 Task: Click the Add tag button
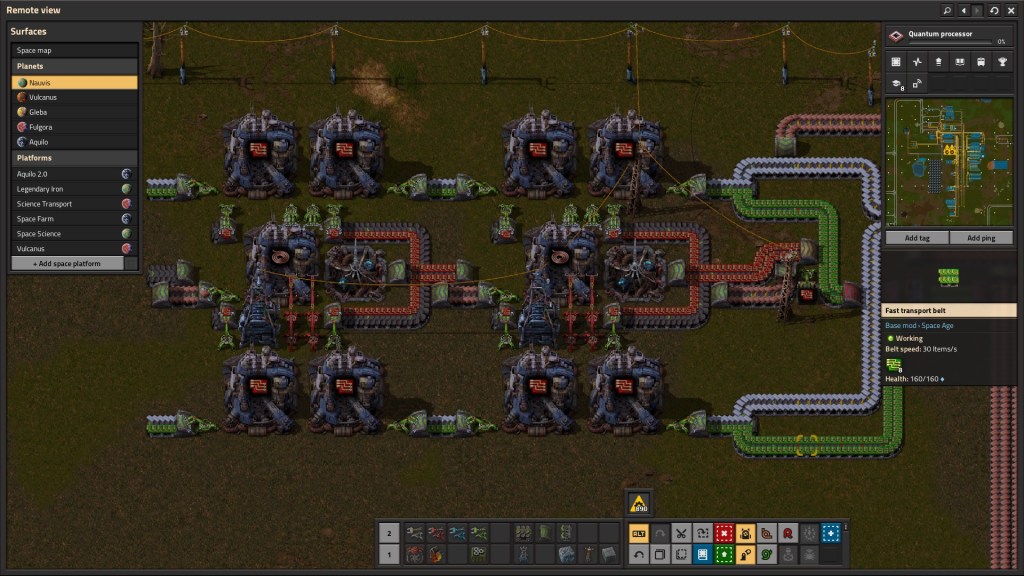(x=917, y=238)
